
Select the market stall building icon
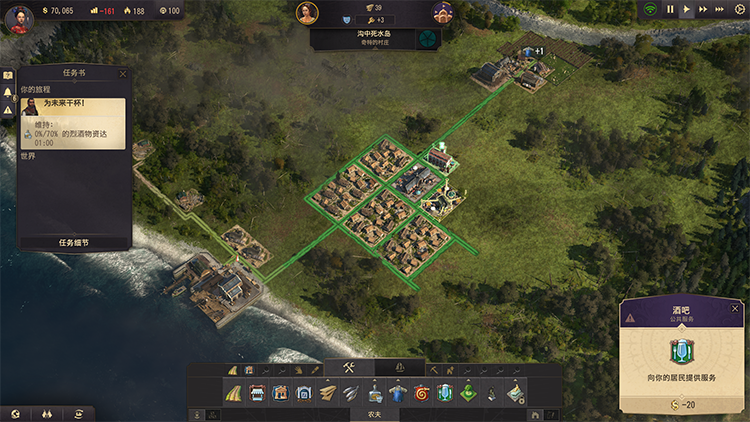point(256,393)
